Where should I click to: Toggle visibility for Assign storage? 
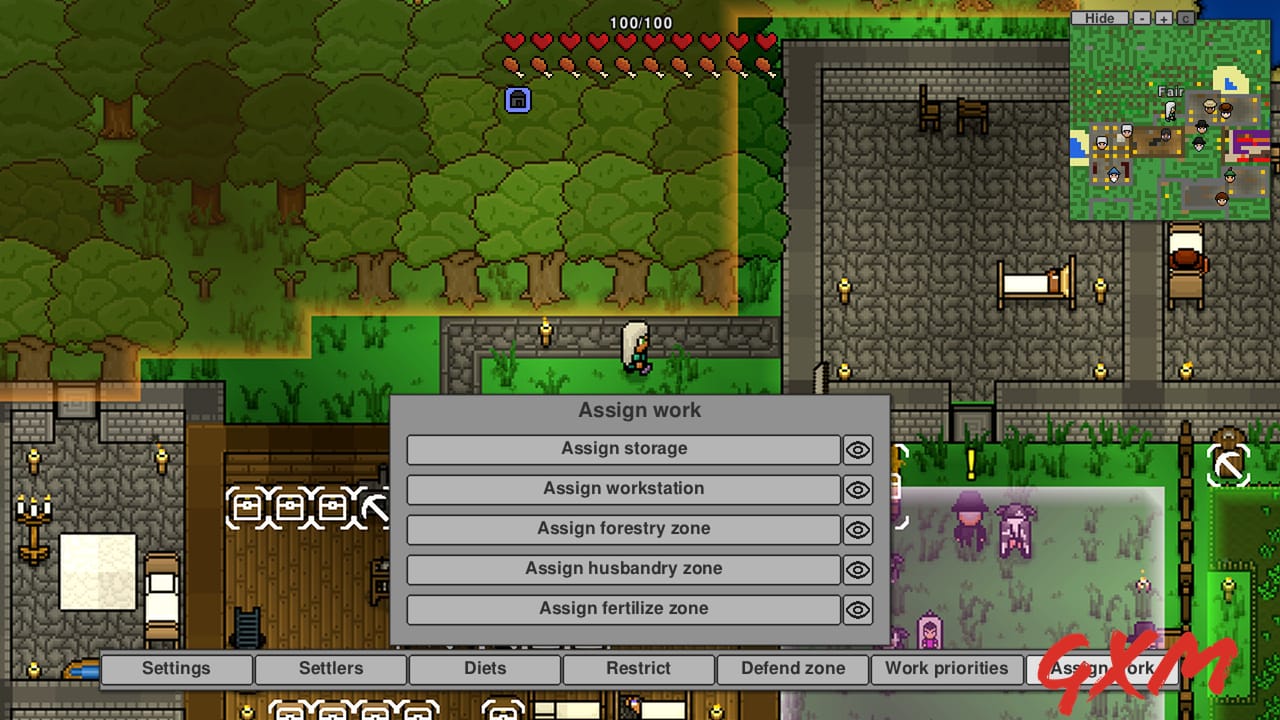pos(857,450)
